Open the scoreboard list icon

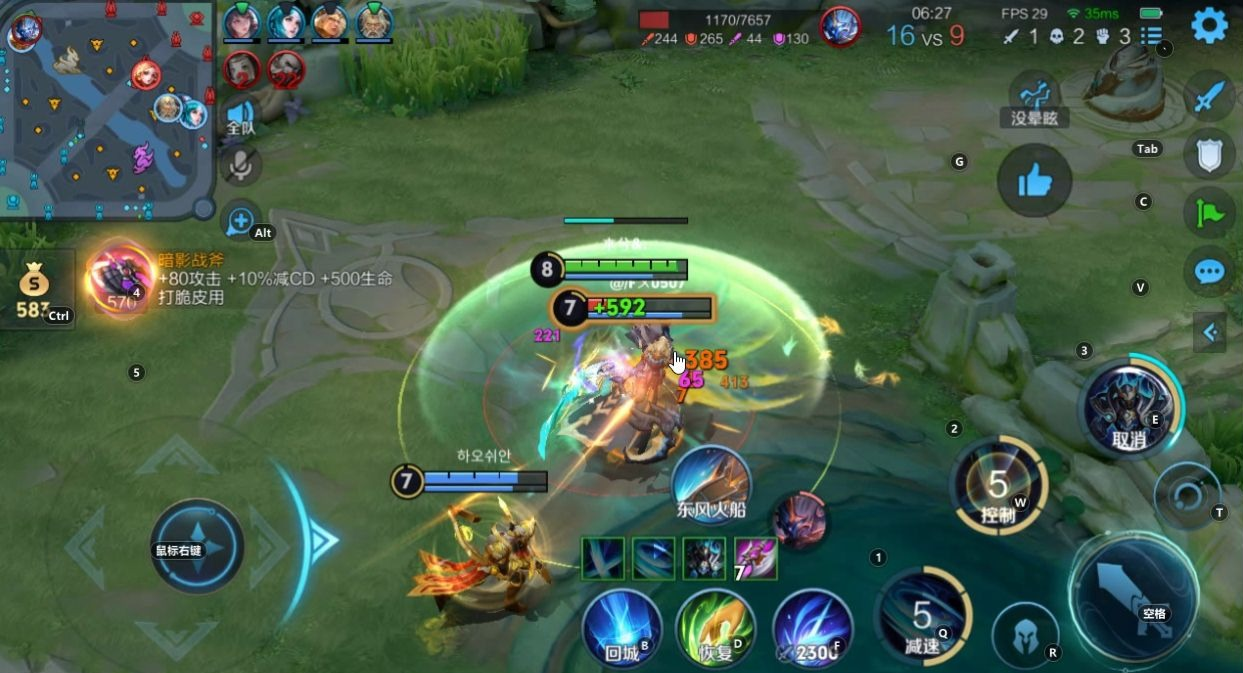1151,38
